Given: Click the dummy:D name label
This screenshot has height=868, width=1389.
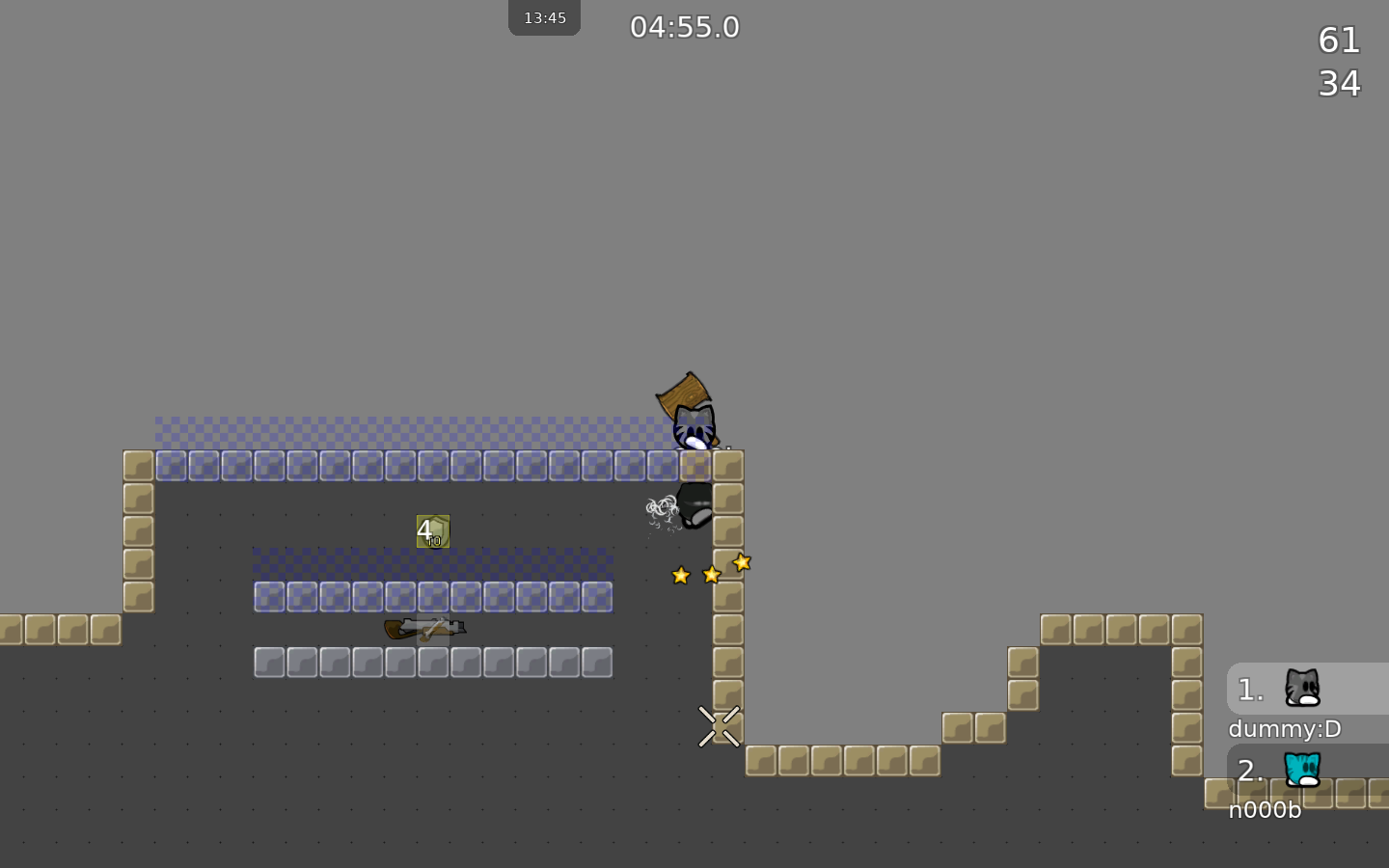Looking at the screenshot, I should (1285, 729).
